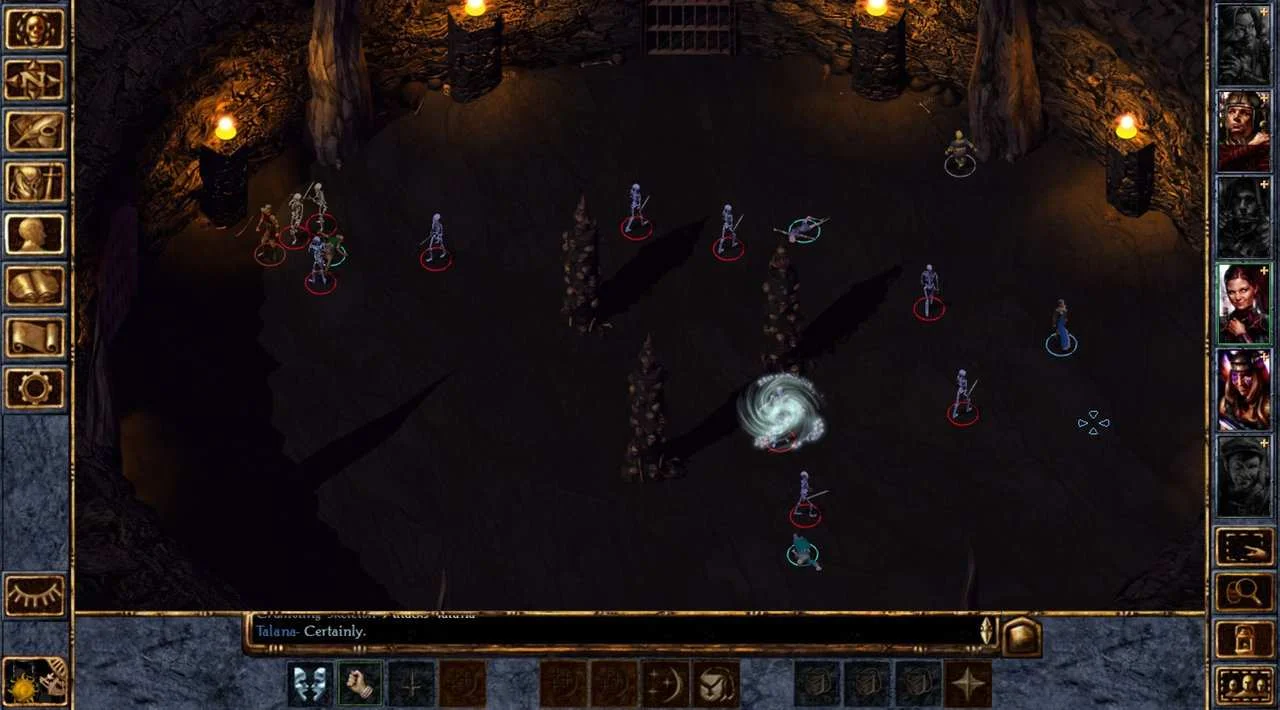Open the priest scroll

tap(35, 337)
